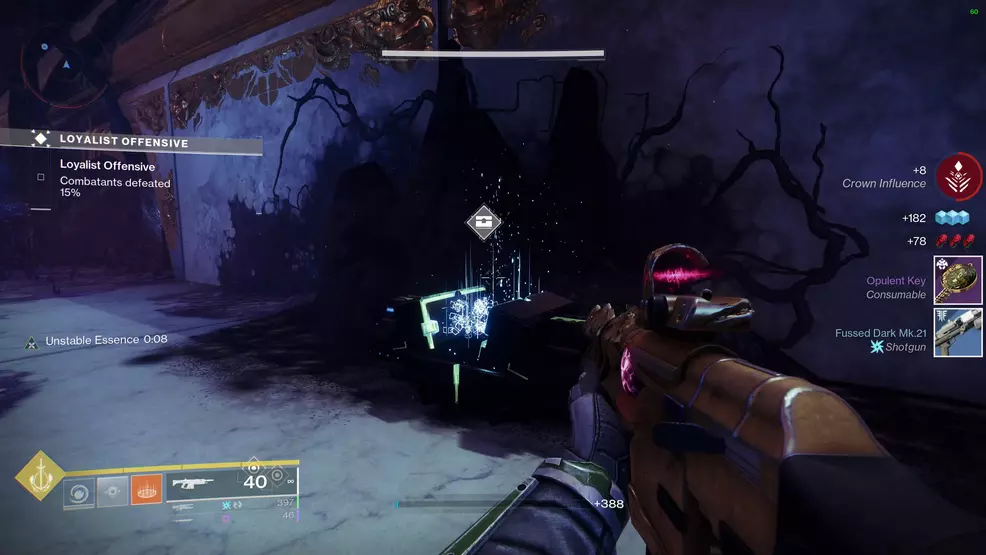Click the Opulent Key loot icon

(958, 280)
